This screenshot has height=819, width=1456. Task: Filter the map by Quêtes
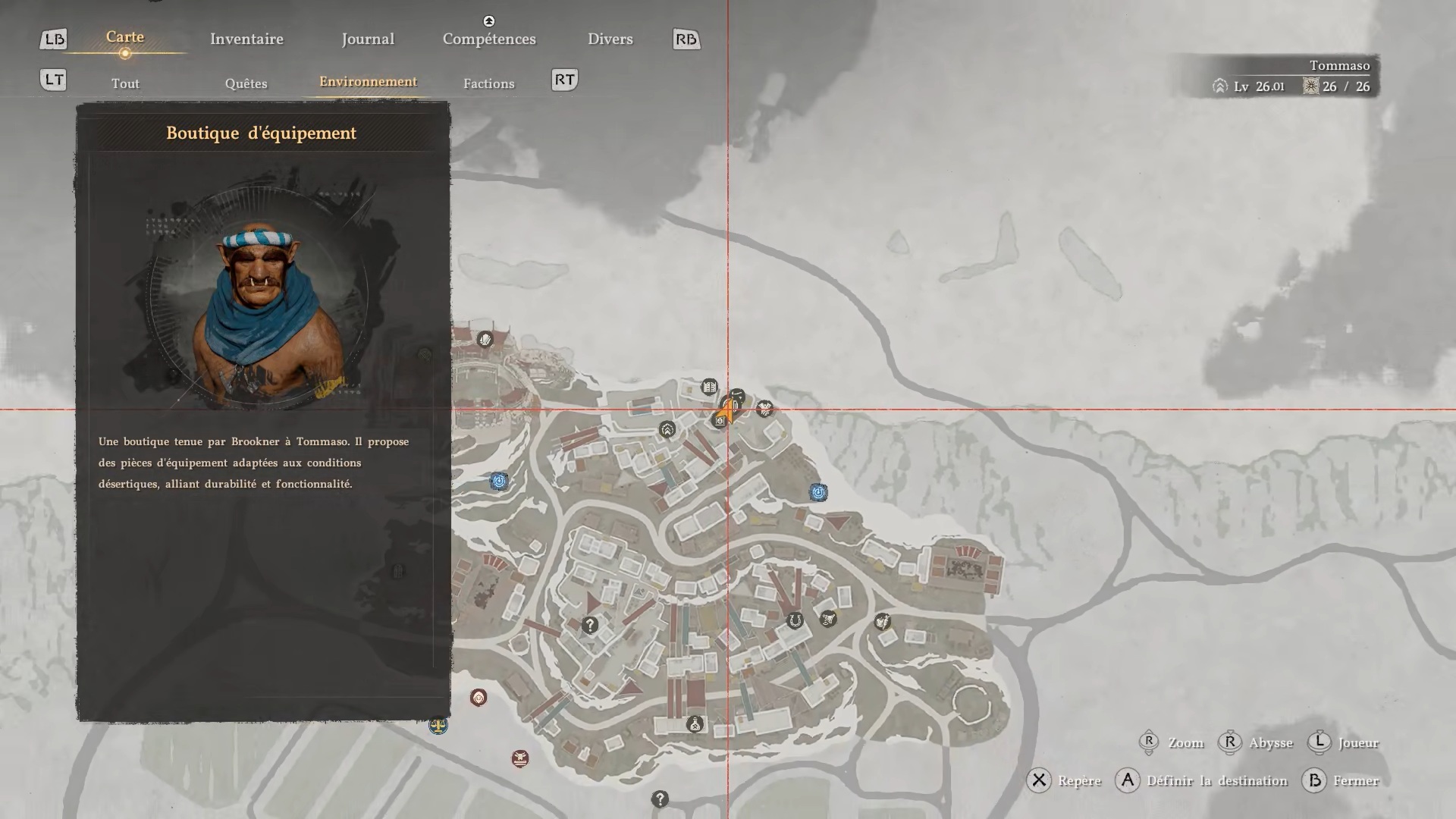246,83
